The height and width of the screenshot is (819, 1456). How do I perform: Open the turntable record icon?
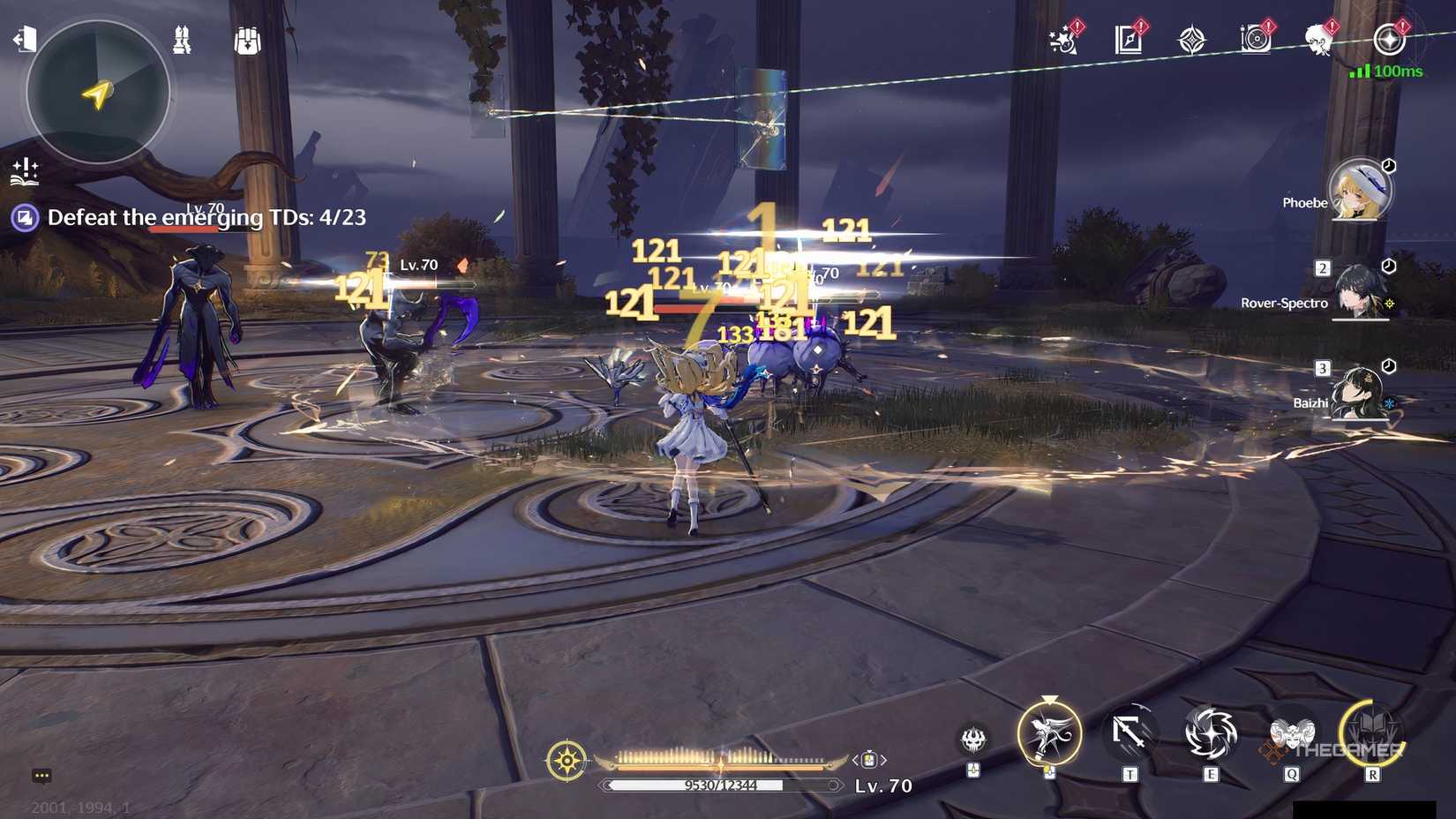[1256, 40]
